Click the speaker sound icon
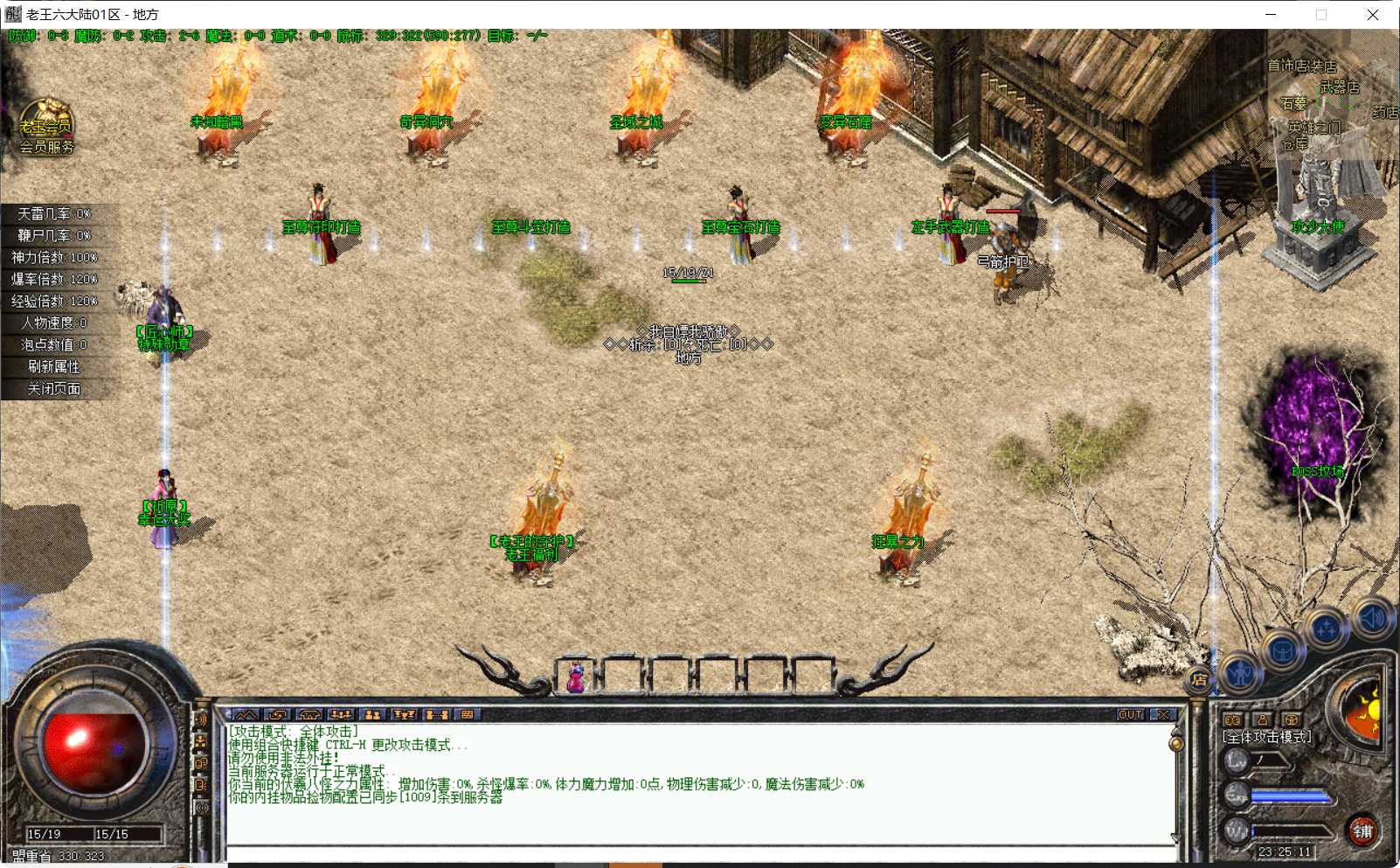Screen dimensions: 1400x868 click(1370, 617)
